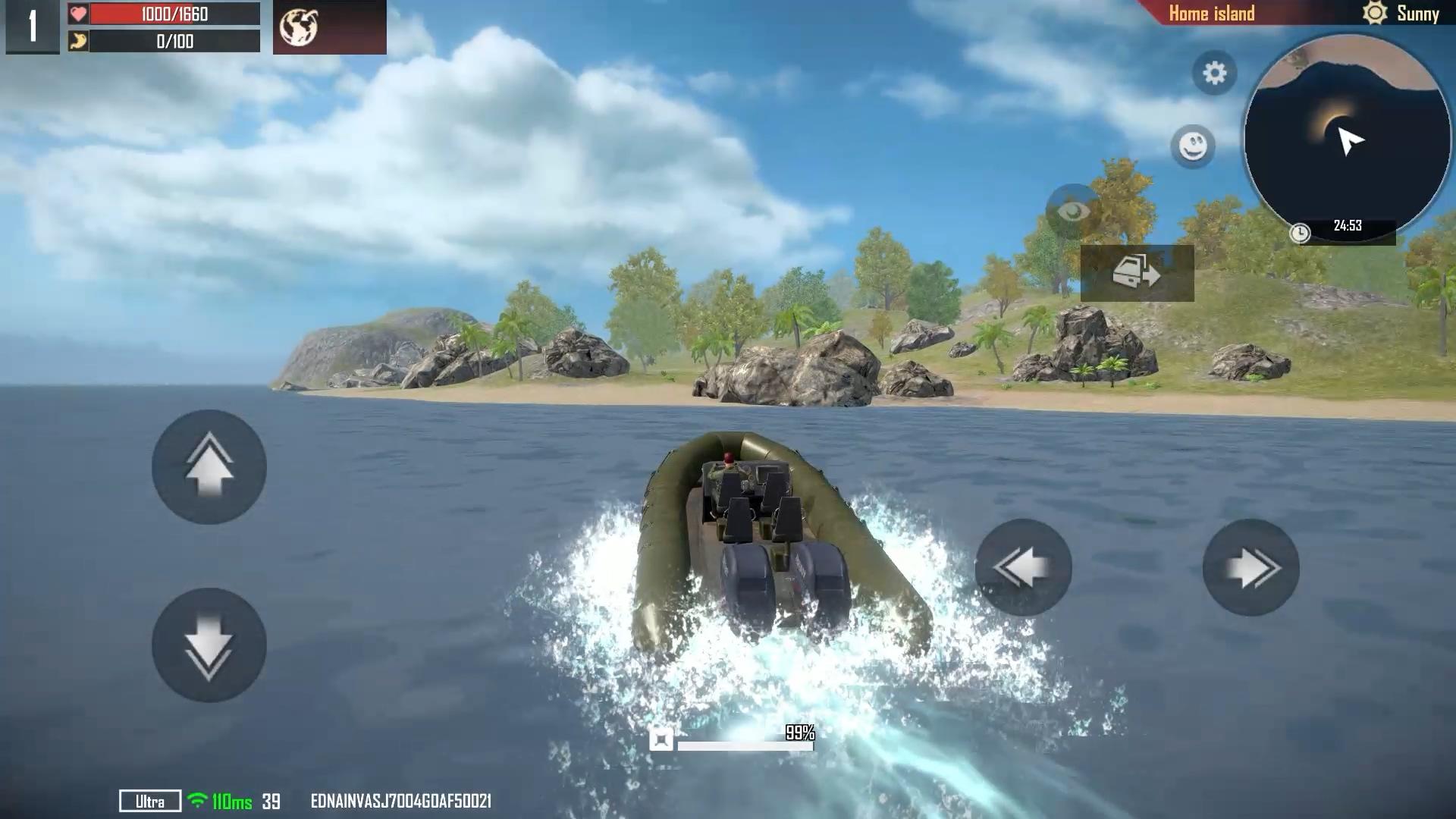Image resolution: width=1456 pixels, height=819 pixels.
Task: Select the Home island label
Action: [1211, 13]
